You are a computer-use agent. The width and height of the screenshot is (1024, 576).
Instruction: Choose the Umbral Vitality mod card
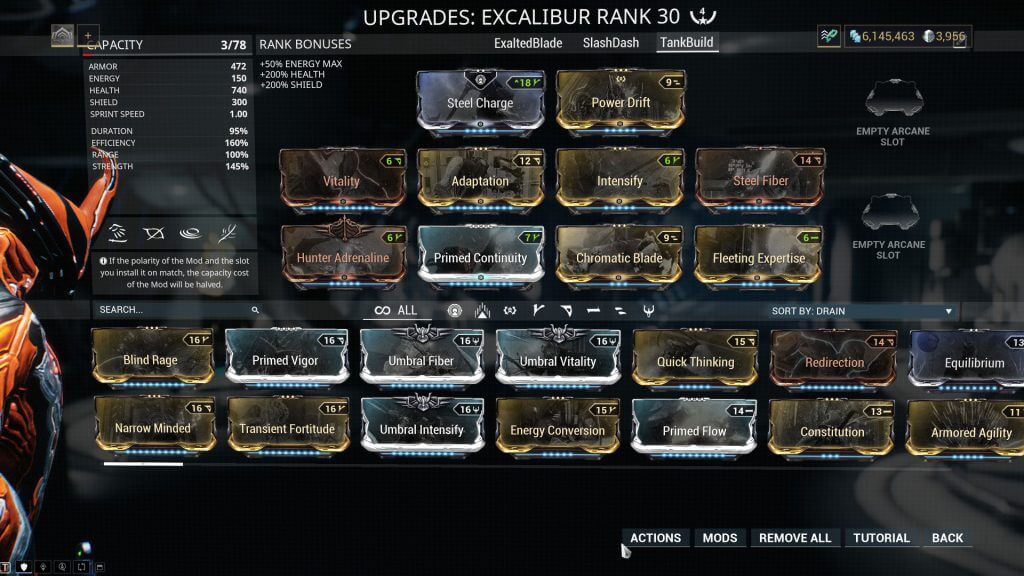point(558,360)
